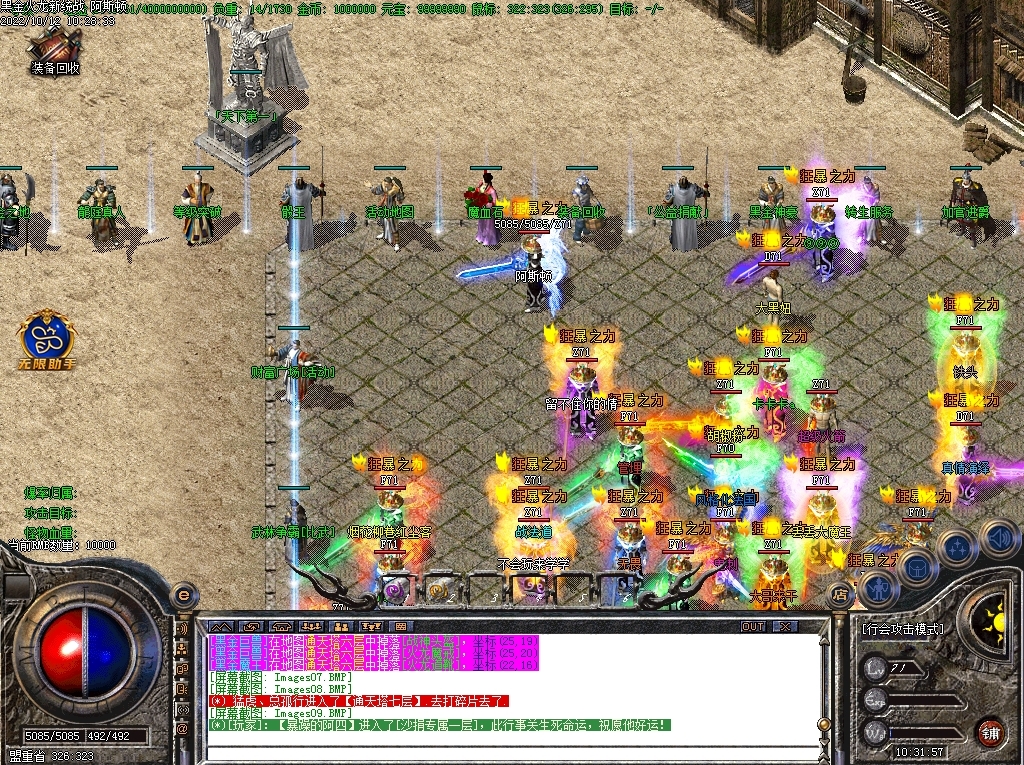
Task: Click the chat text input field
Action: point(515,753)
